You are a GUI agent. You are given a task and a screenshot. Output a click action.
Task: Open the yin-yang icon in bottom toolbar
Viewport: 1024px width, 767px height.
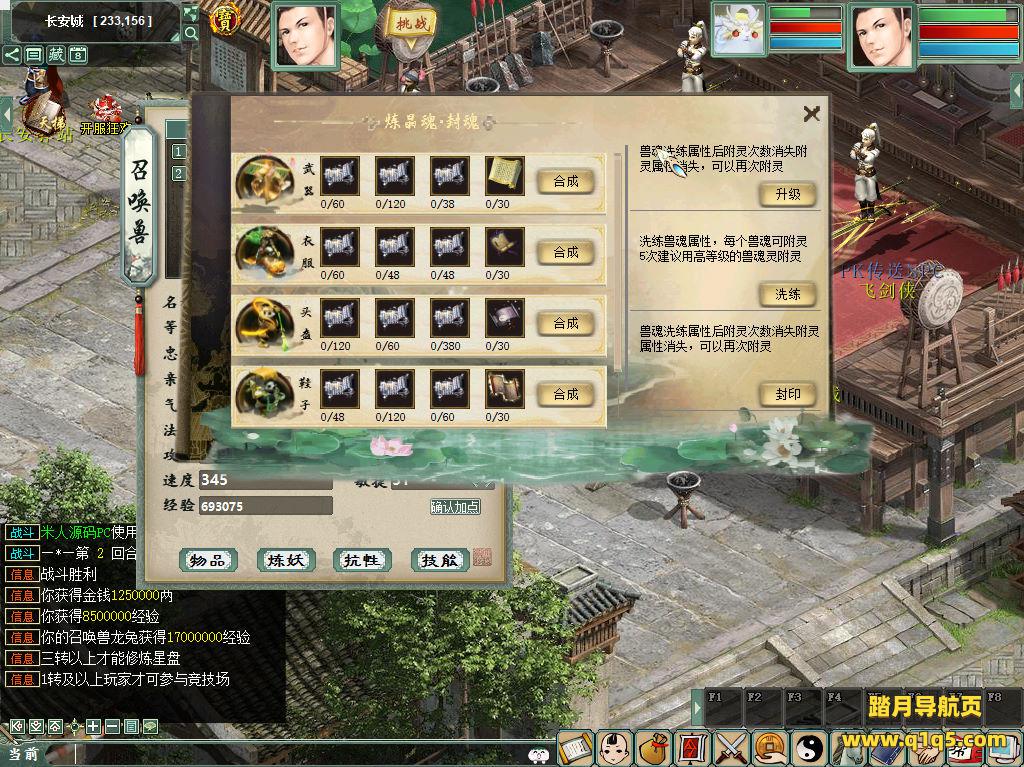point(808,747)
